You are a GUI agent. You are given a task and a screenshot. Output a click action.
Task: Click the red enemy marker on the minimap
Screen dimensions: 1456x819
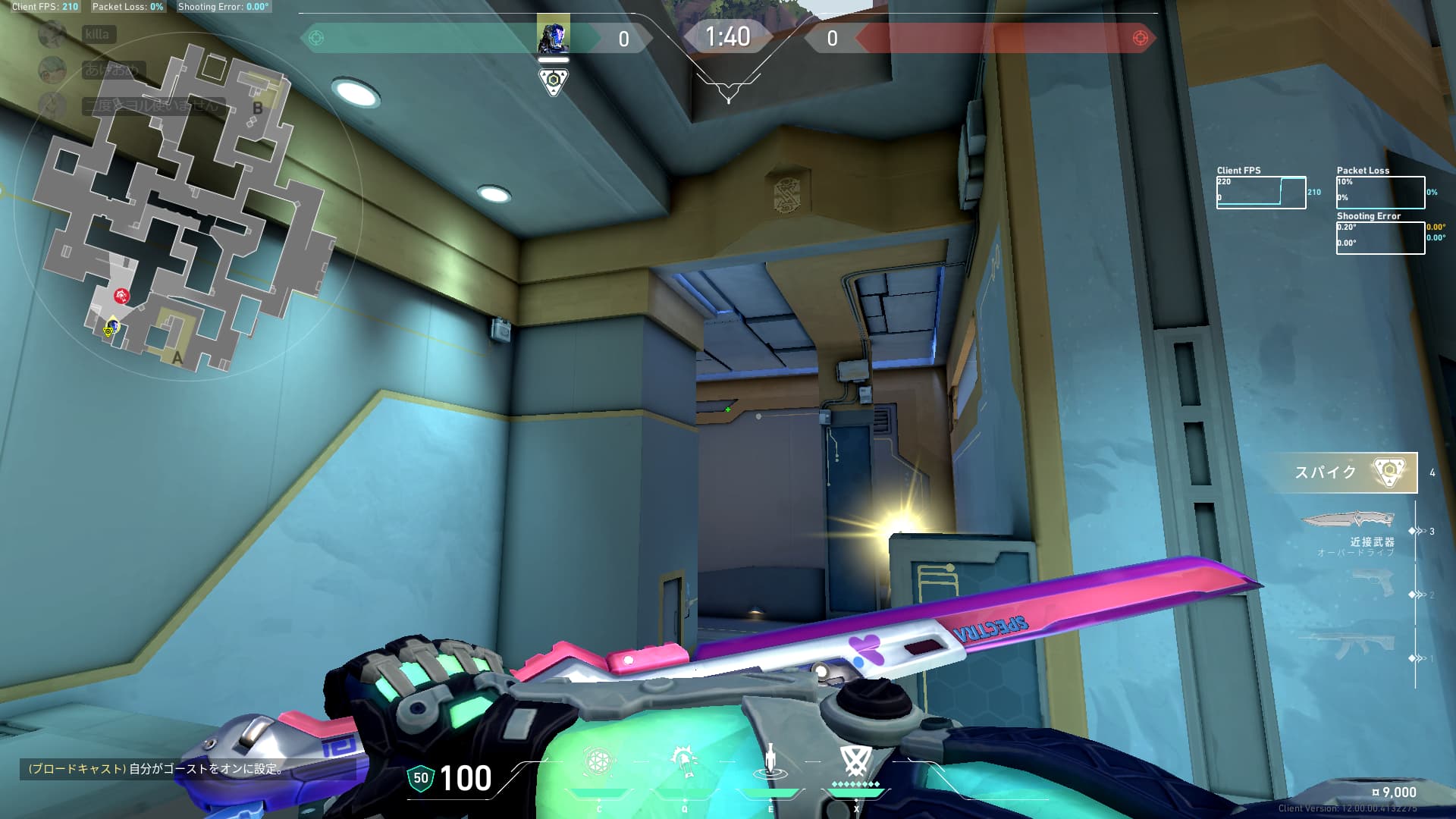tap(121, 295)
